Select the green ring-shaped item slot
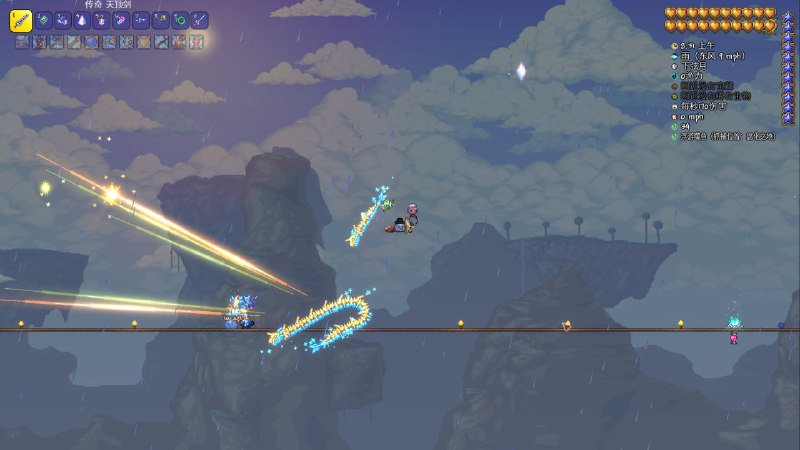Image resolution: width=800 pixels, height=450 pixels. click(x=180, y=19)
